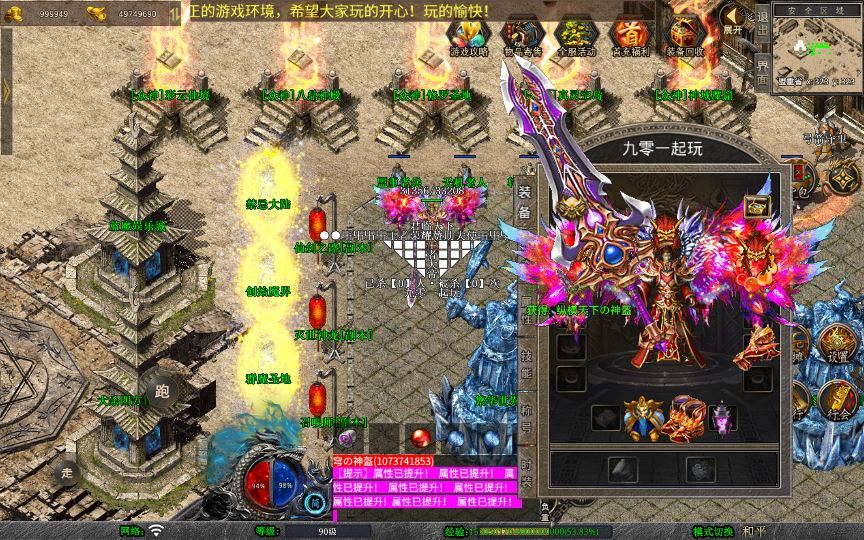The width and height of the screenshot is (864, 540).
Task: Open the 全服活动 server events icon
Action: click(x=575, y=37)
